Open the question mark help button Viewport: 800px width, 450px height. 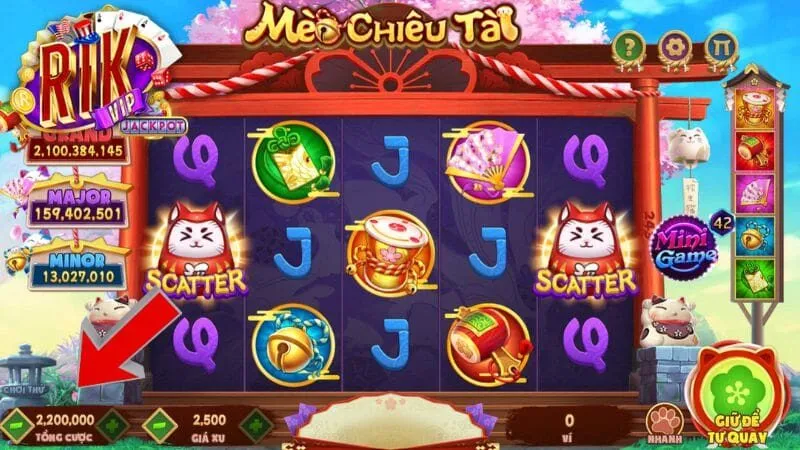point(628,47)
